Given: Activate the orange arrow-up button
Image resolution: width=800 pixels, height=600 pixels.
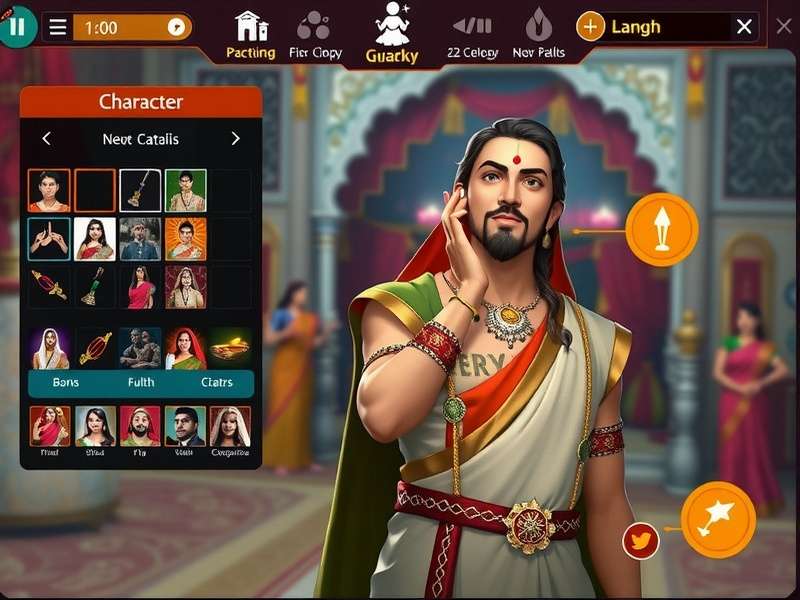Looking at the screenshot, I should coord(662,229).
